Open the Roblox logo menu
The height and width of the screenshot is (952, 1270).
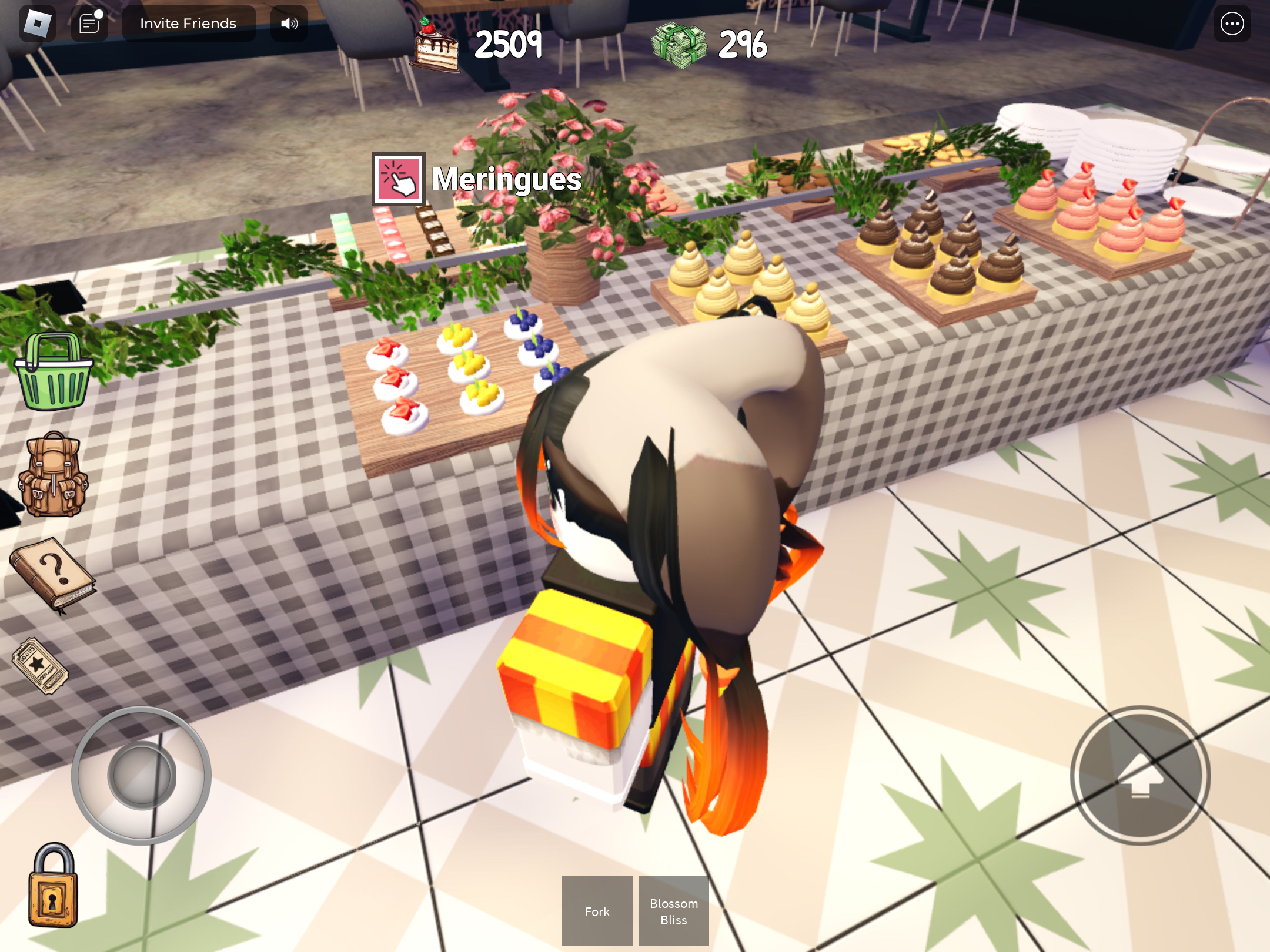38,24
